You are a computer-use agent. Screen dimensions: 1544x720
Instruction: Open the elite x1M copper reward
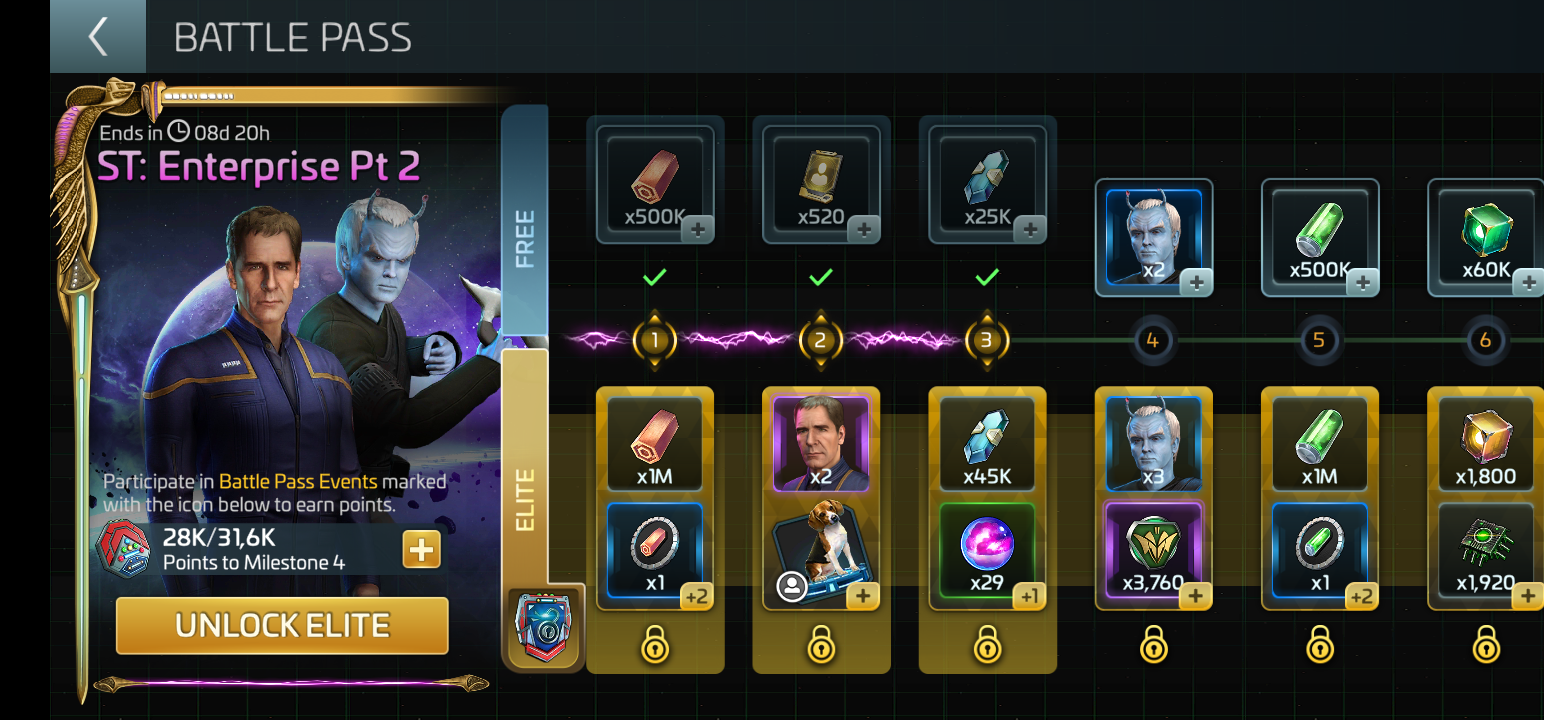tap(655, 444)
